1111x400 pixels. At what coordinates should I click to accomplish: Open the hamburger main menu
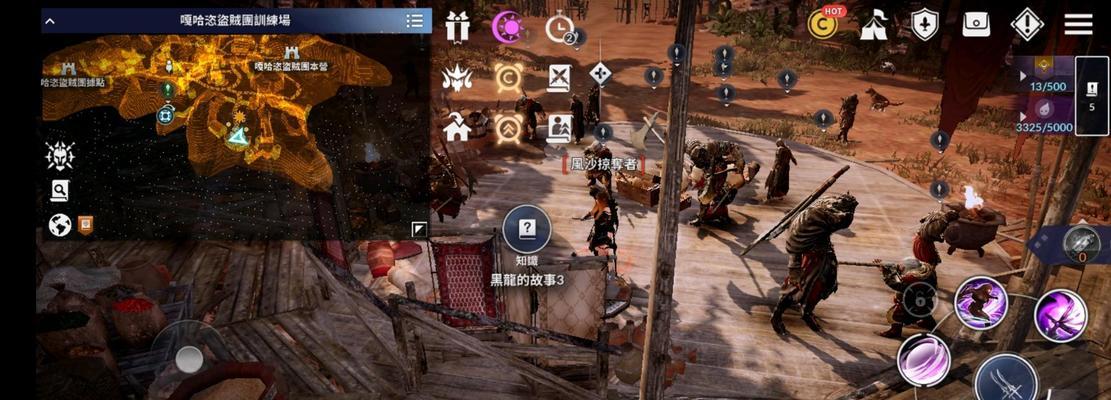[1078, 24]
